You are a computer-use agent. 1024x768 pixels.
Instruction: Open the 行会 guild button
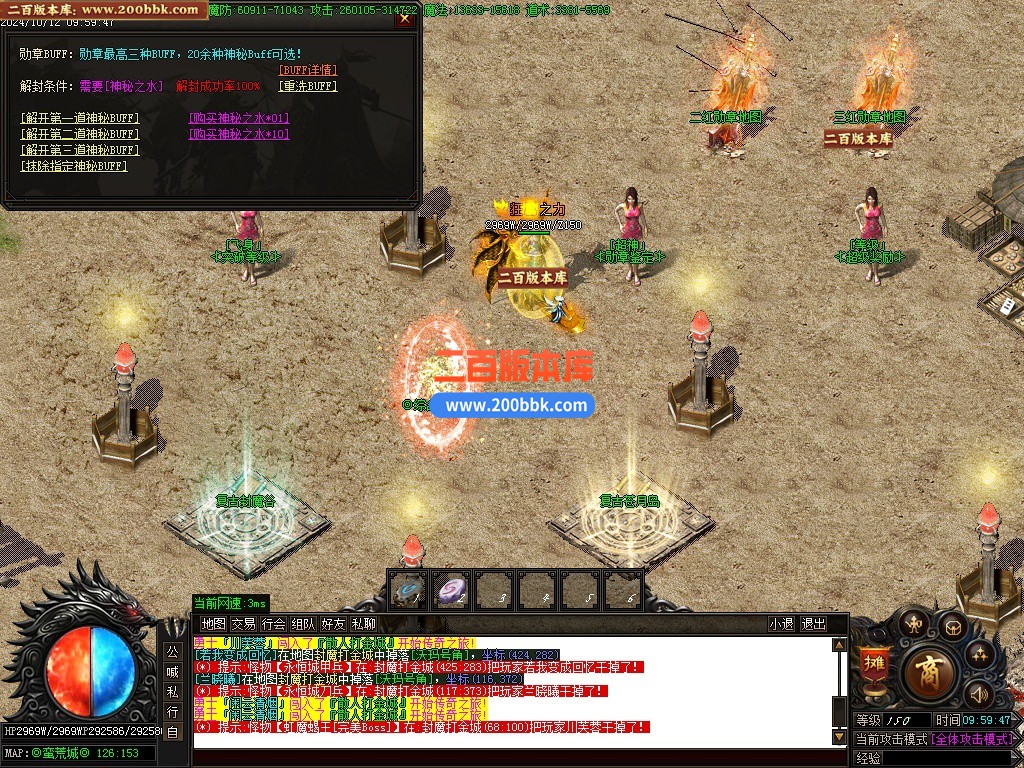coord(273,624)
